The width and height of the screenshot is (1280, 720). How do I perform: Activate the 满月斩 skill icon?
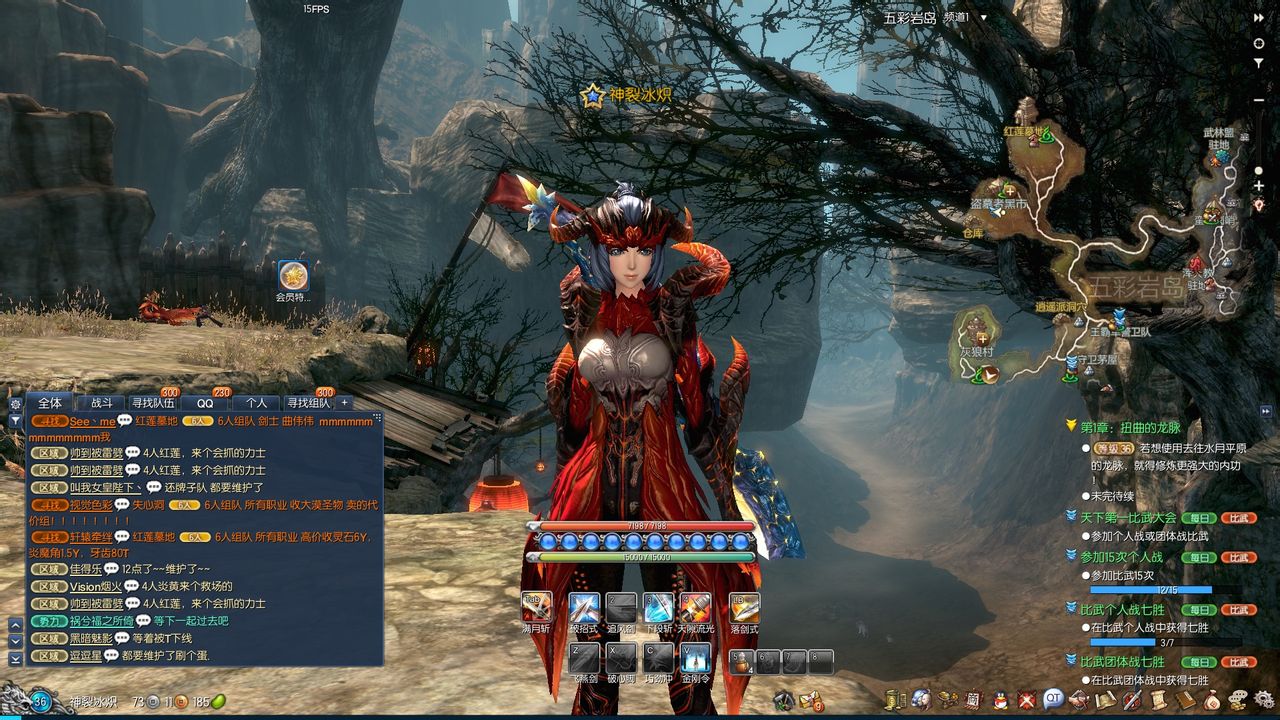(x=537, y=607)
